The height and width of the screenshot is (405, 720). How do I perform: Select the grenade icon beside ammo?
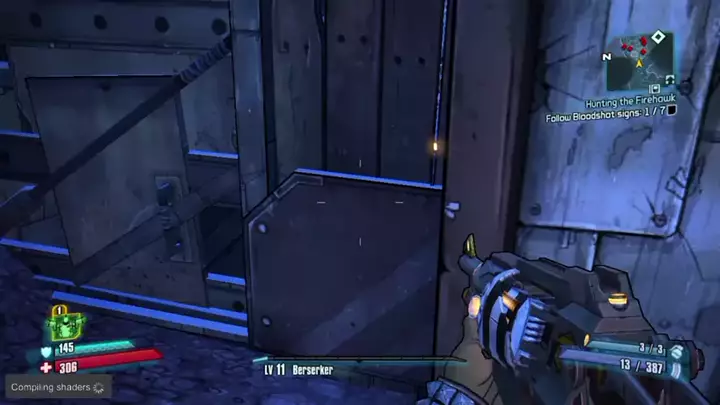678,351
